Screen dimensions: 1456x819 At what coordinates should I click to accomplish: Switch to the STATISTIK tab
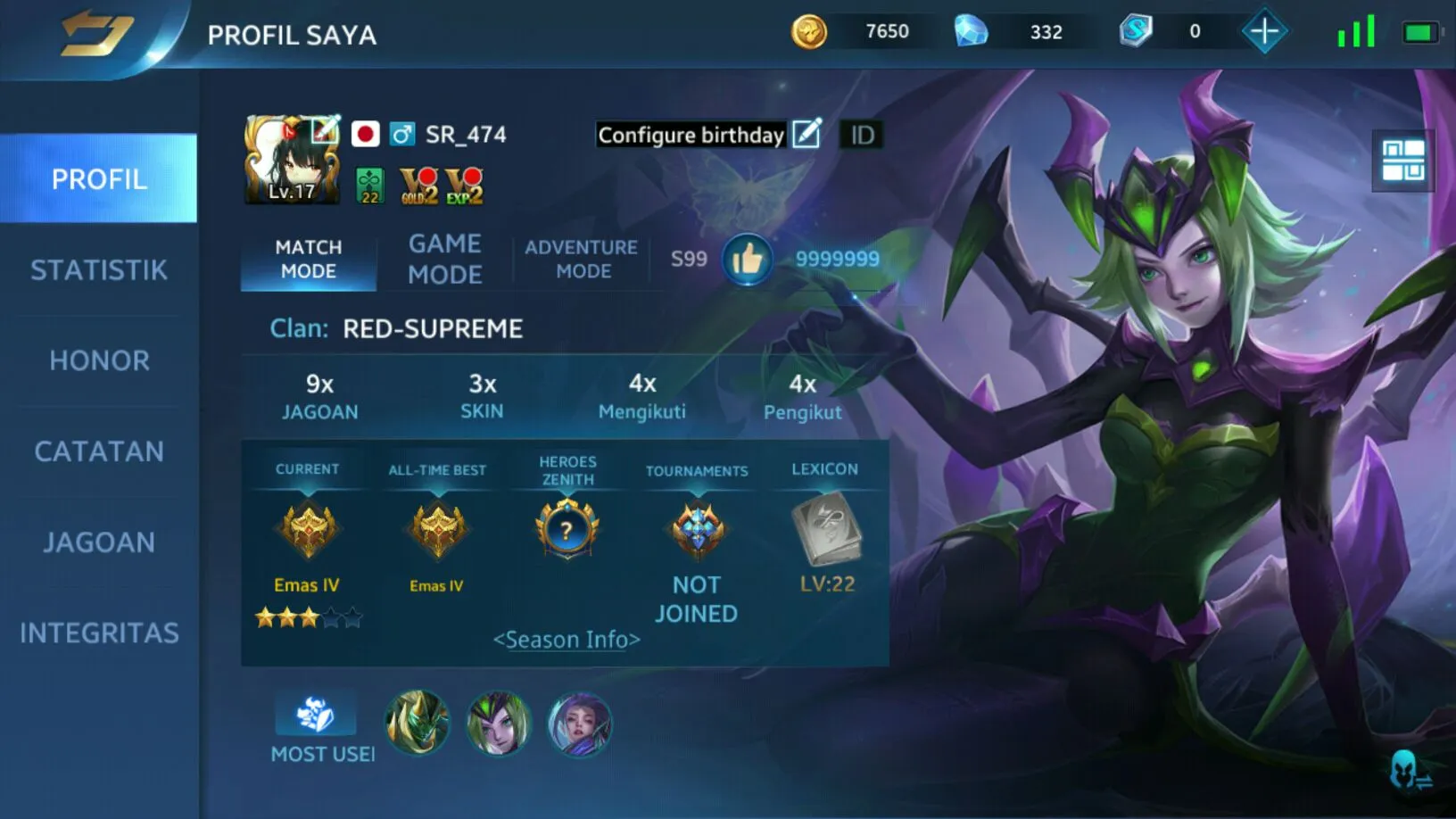[x=99, y=270]
